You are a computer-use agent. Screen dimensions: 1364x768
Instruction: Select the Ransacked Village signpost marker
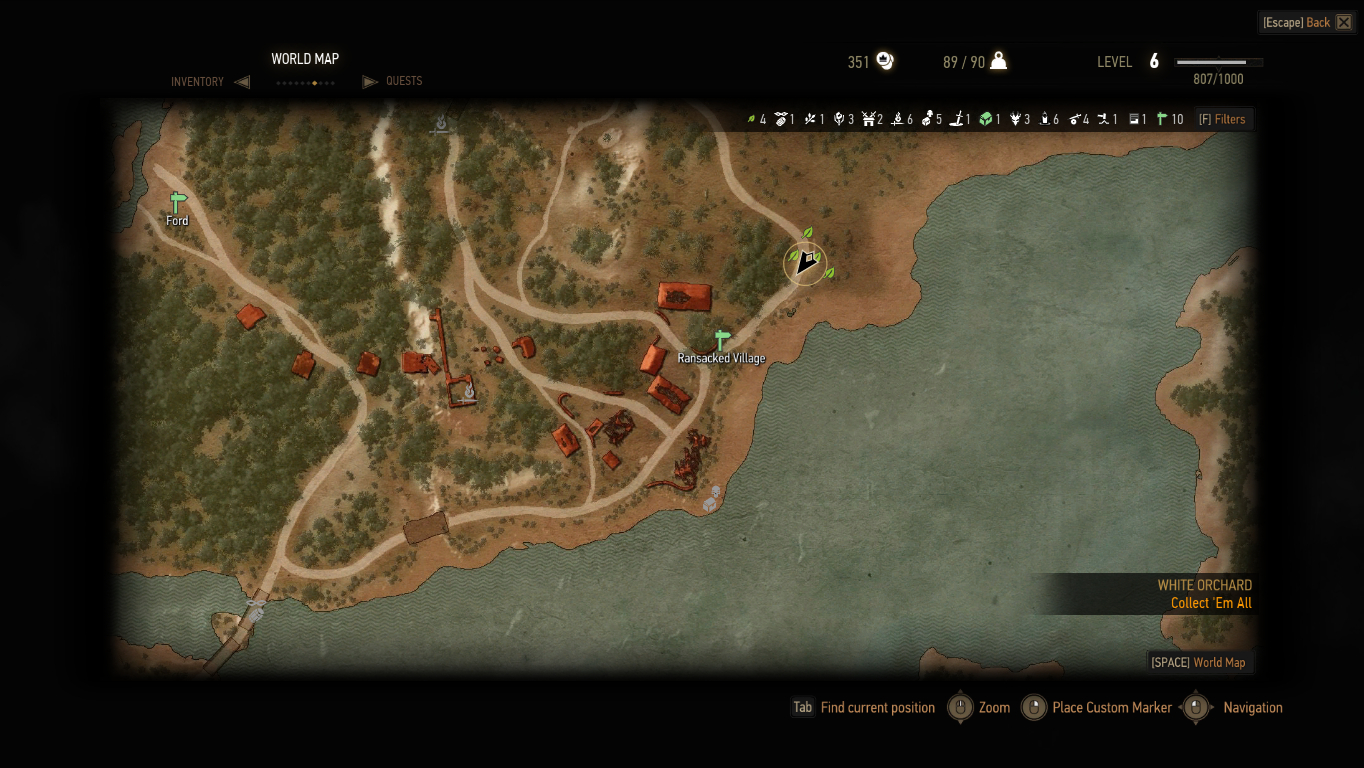pos(721,340)
